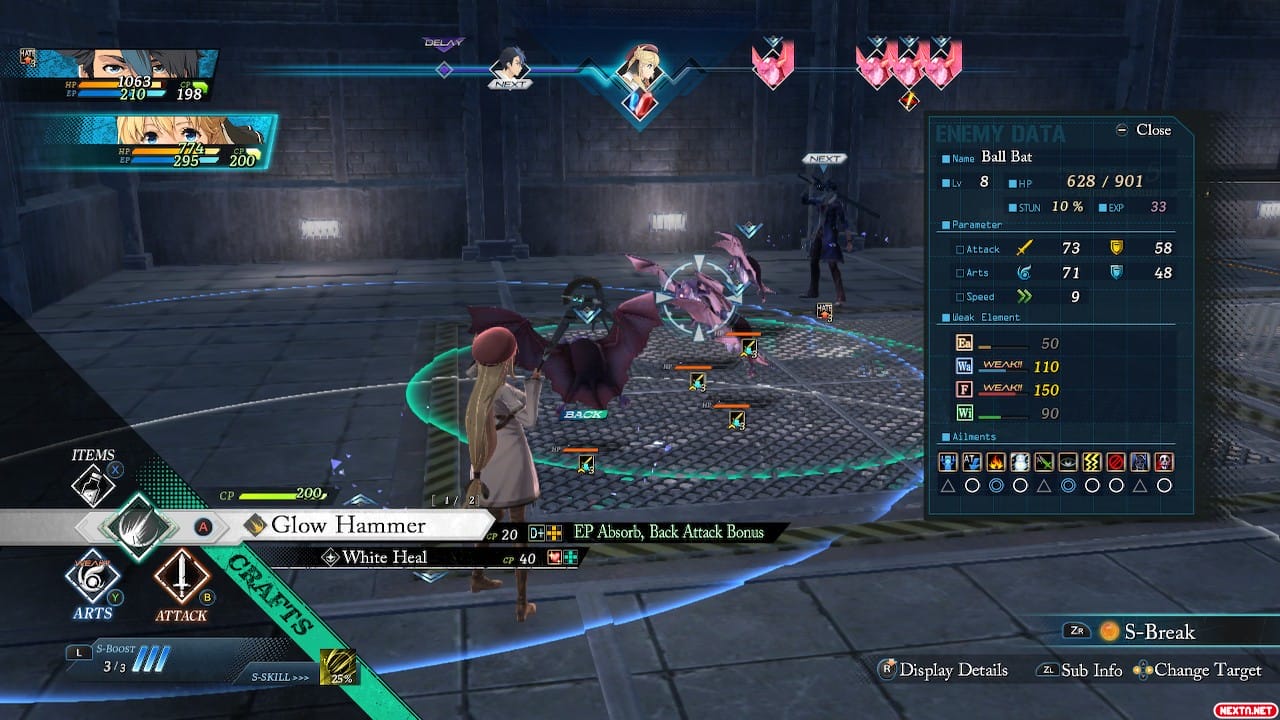
Task: Select the blonde character's turn order portrait
Action: coord(640,73)
